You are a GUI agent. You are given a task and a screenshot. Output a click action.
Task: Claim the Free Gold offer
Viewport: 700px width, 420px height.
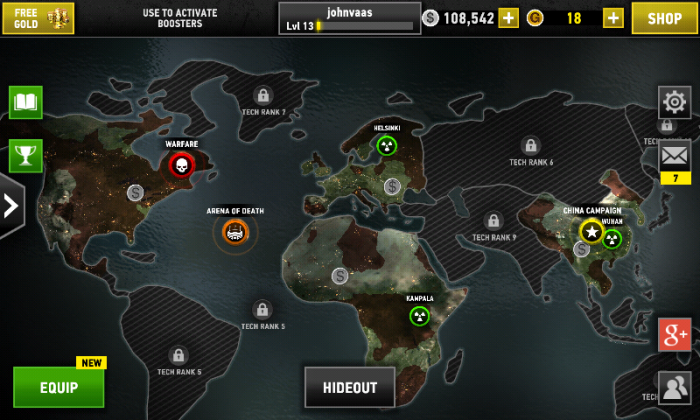38,18
